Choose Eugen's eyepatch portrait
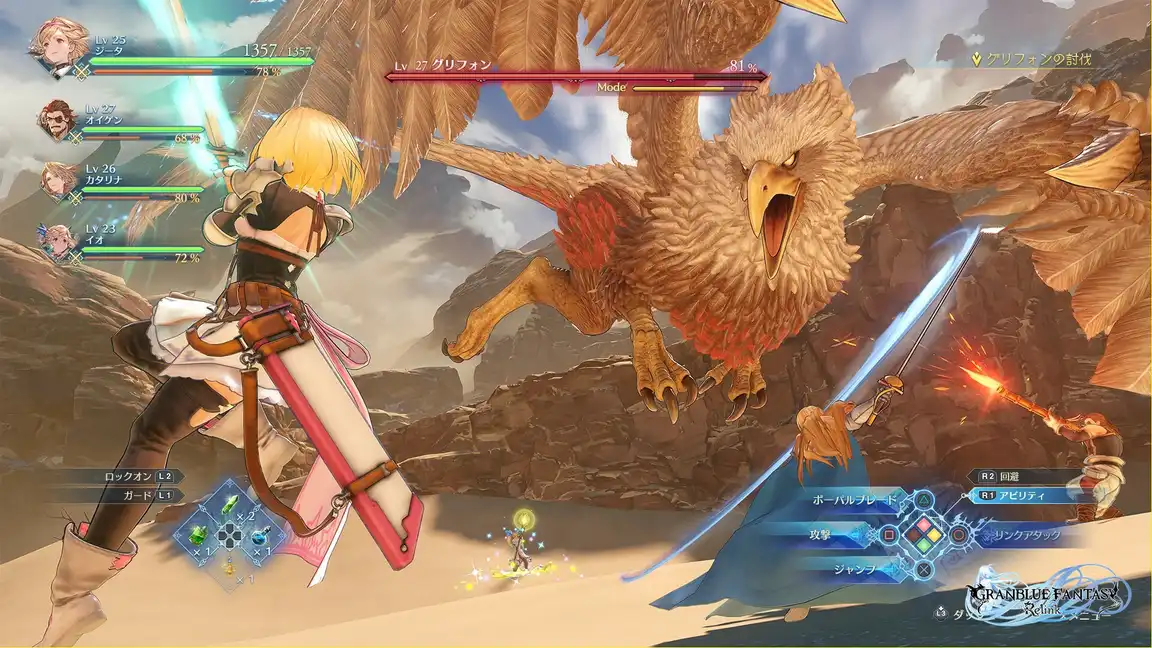The width and height of the screenshot is (1152, 648). [57, 122]
